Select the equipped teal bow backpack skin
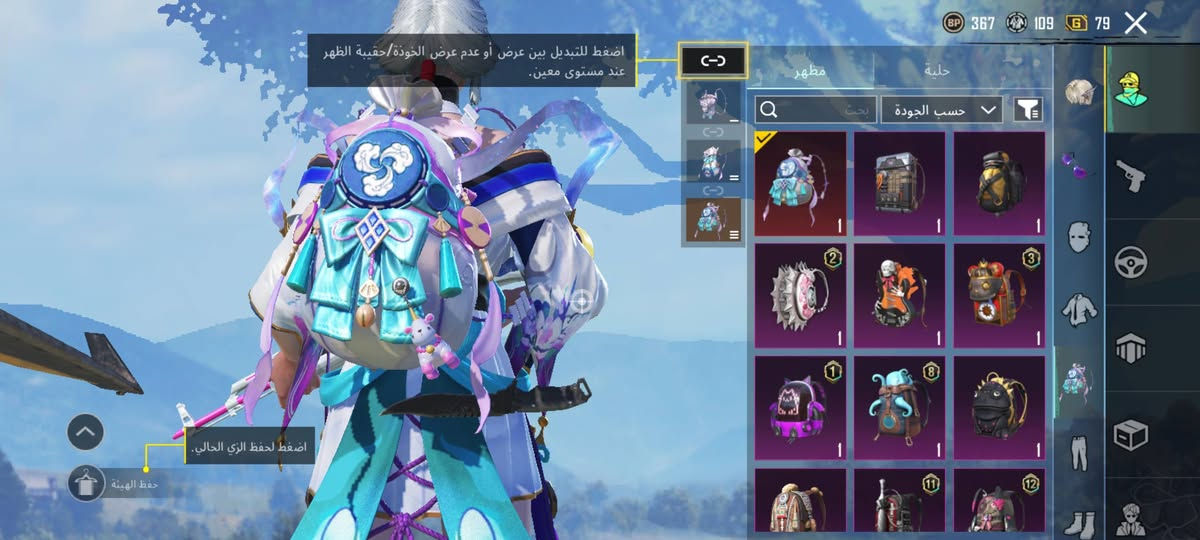Viewport: 1200px width, 540px height. click(800, 184)
